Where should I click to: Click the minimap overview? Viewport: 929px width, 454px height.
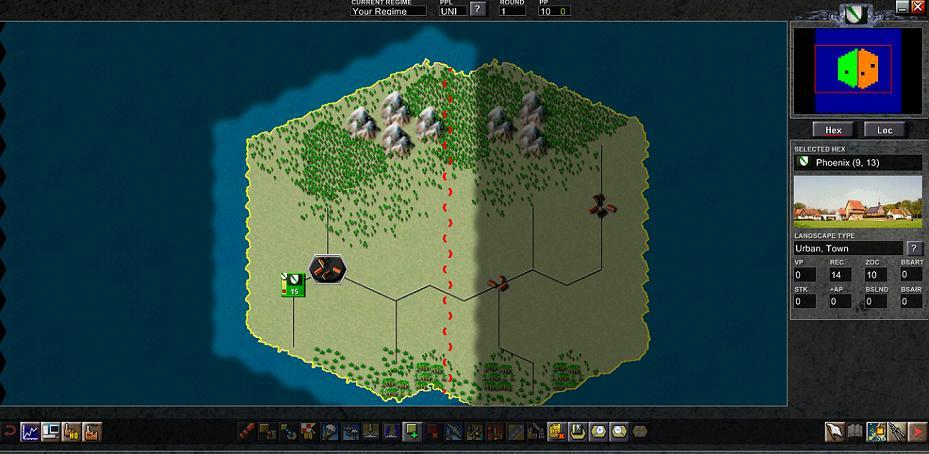pyautogui.click(x=858, y=68)
